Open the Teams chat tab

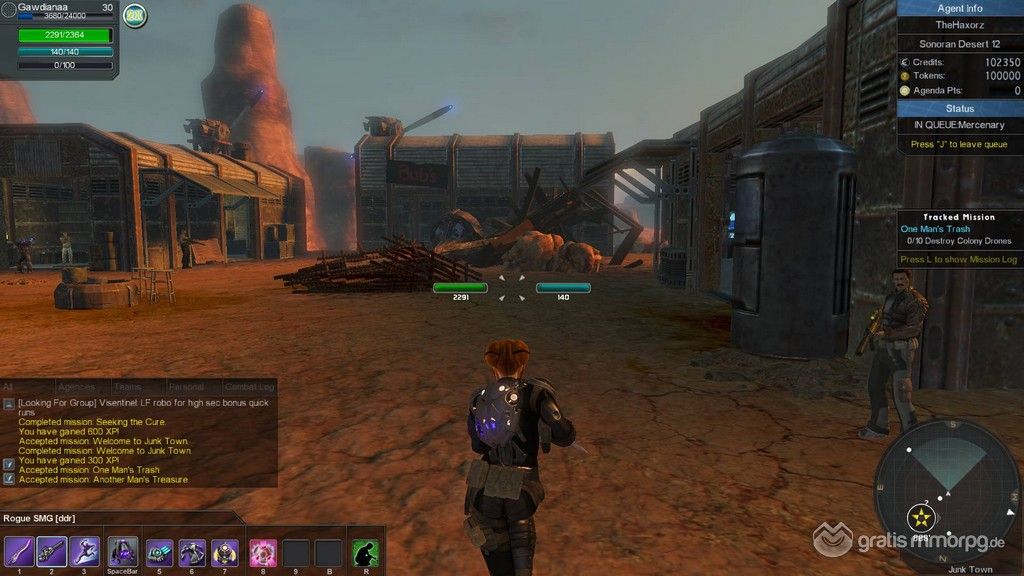(127, 387)
